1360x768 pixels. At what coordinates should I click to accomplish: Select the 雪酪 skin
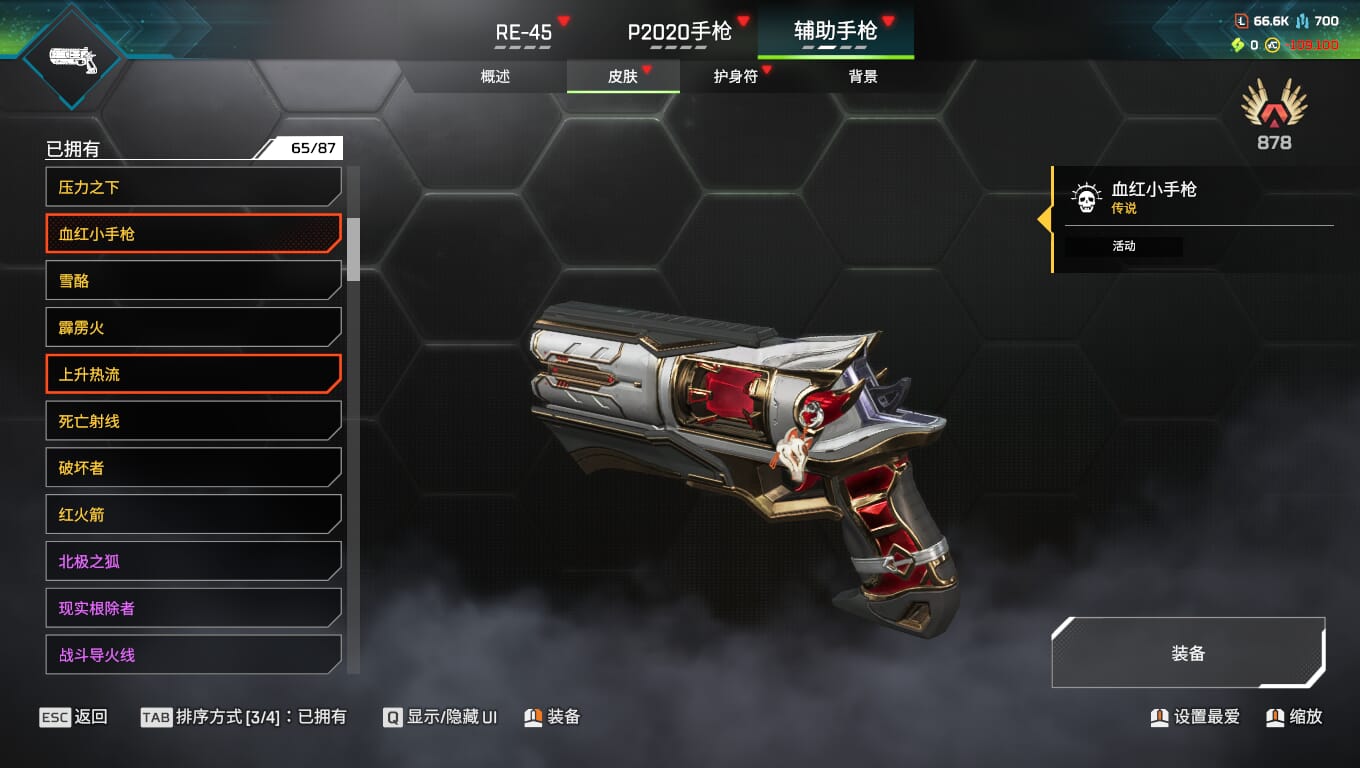point(193,281)
